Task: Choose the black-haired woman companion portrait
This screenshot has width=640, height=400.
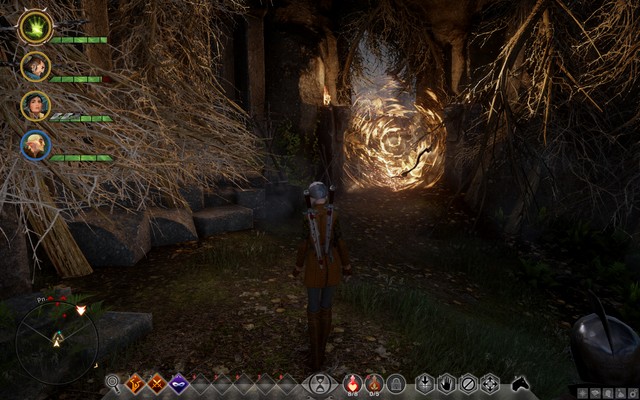Action: pos(35,106)
